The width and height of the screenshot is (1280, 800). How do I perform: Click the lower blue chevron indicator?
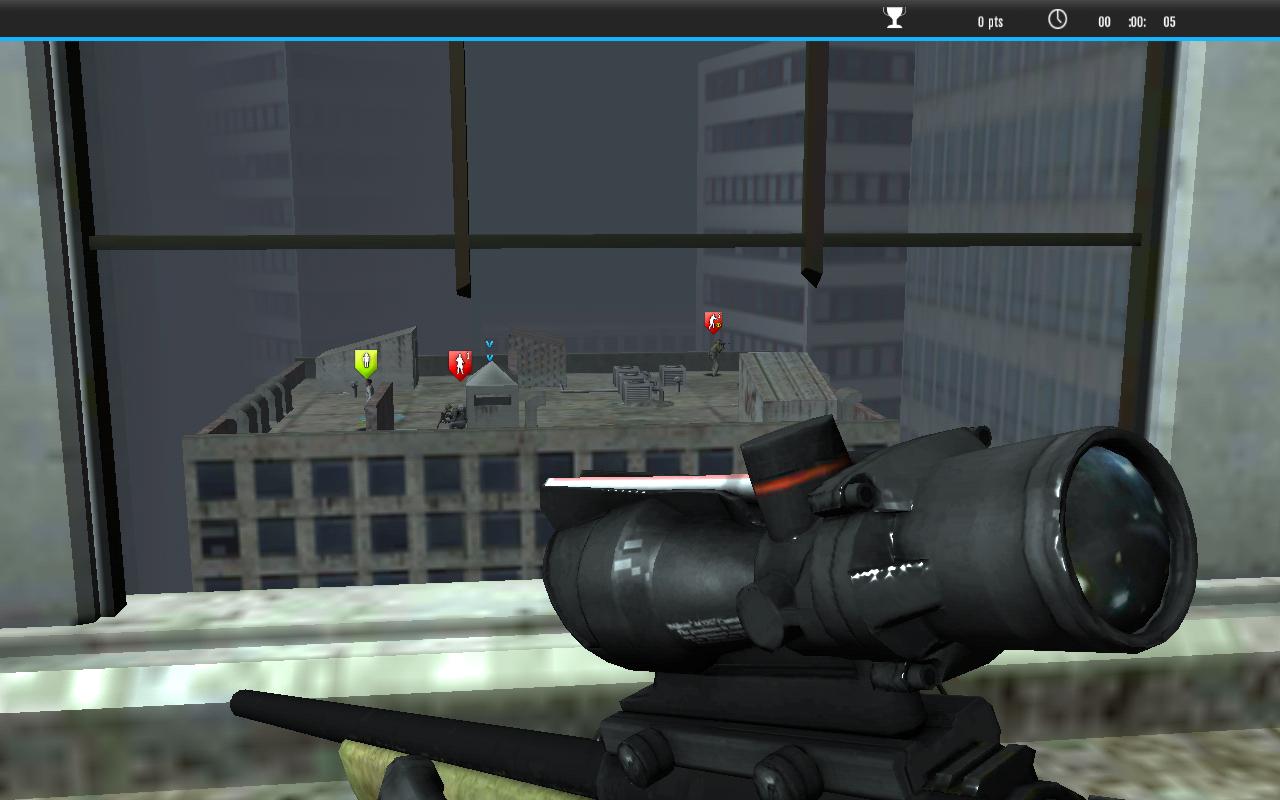490,356
